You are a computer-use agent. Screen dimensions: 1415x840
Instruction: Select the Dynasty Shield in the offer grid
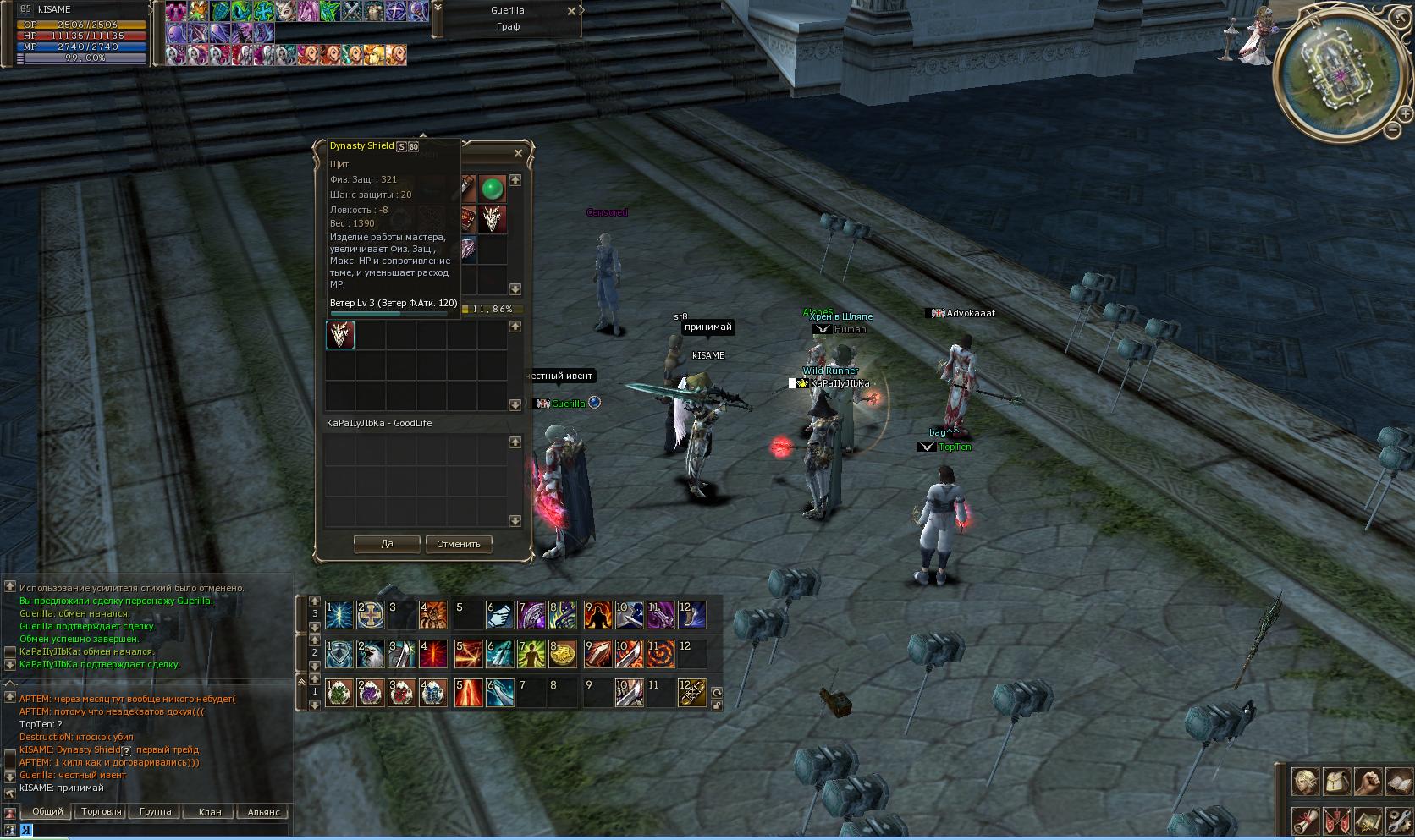pos(340,336)
